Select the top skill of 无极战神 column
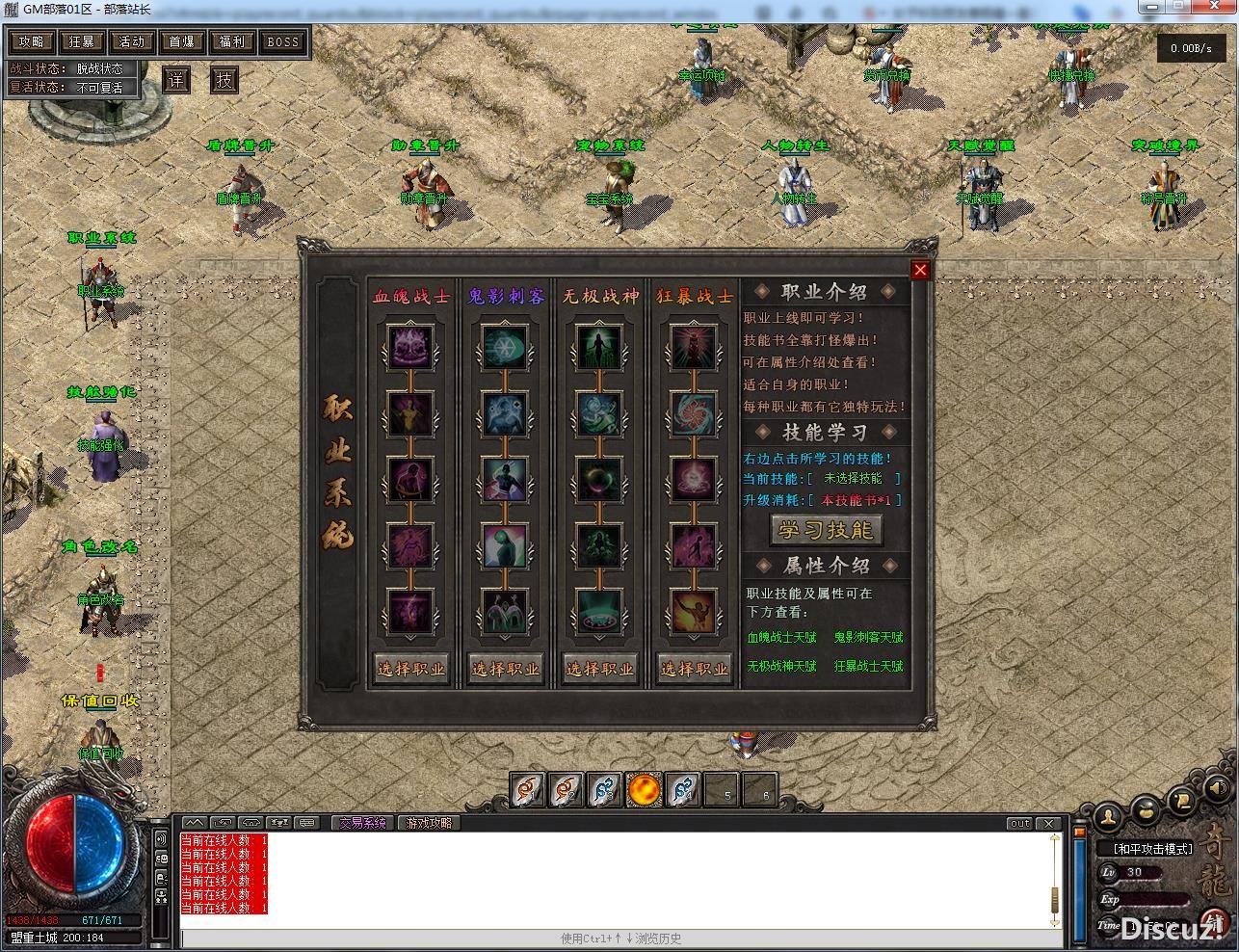This screenshot has height=952, width=1239. click(598, 347)
